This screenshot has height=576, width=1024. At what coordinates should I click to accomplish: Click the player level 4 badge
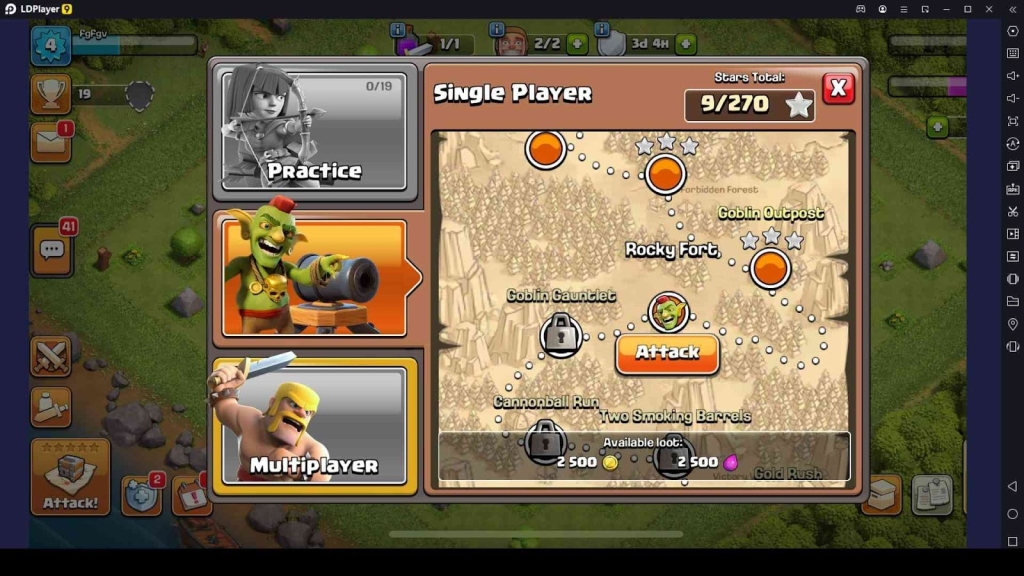(51, 45)
